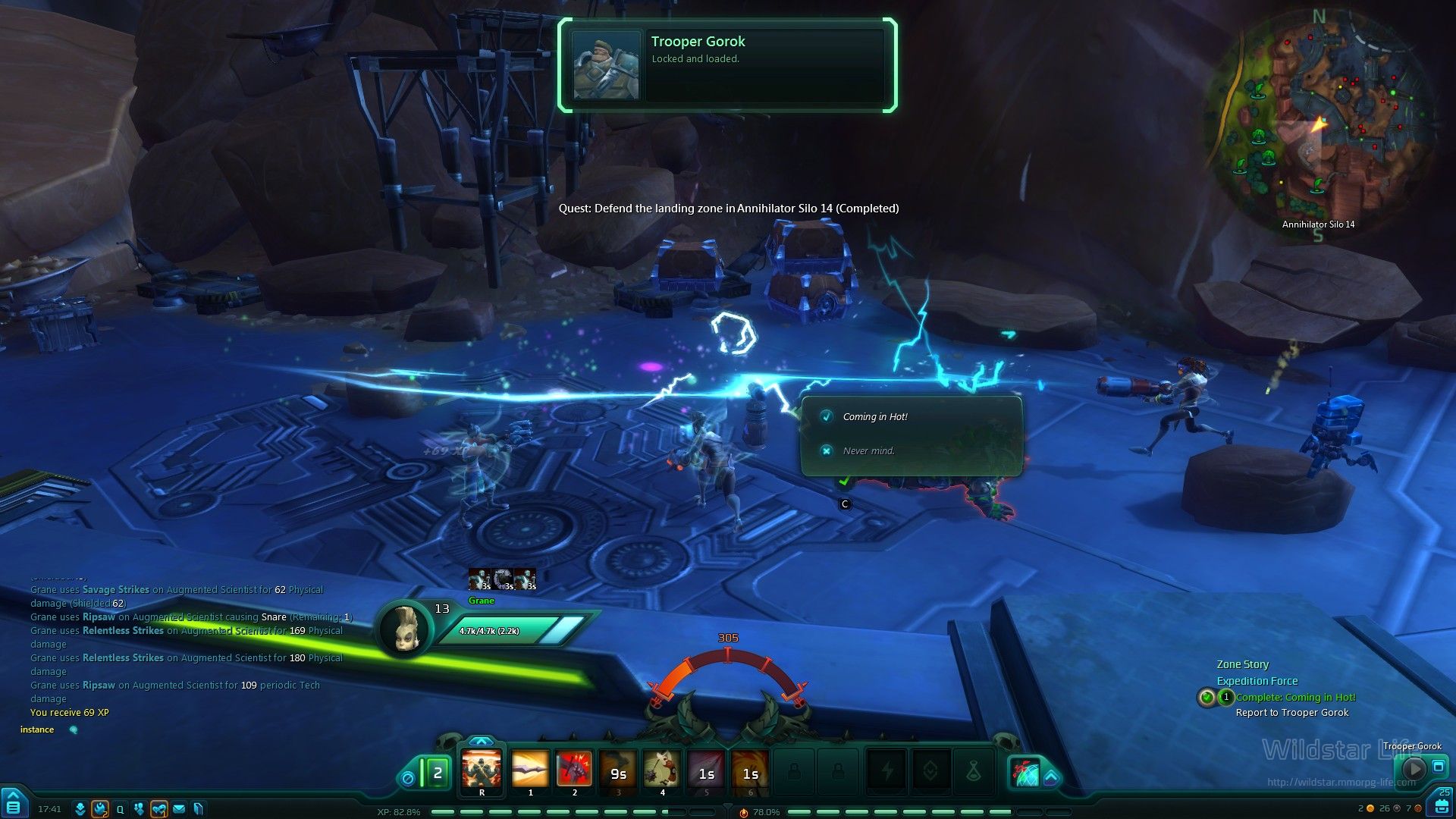The image size is (1456, 819).
Task: Choose the 'Coming in Hot!' dialogue reply
Action: click(x=875, y=416)
